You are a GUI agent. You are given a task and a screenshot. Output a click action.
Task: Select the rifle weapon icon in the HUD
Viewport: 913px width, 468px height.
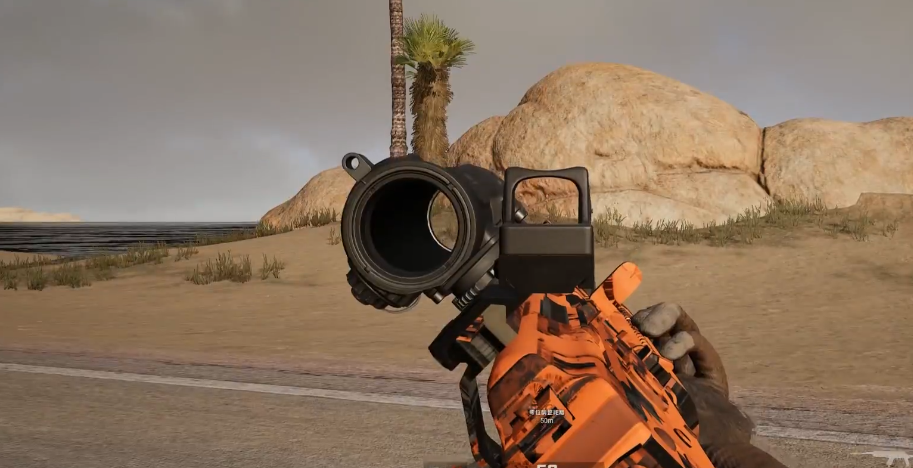point(886,458)
